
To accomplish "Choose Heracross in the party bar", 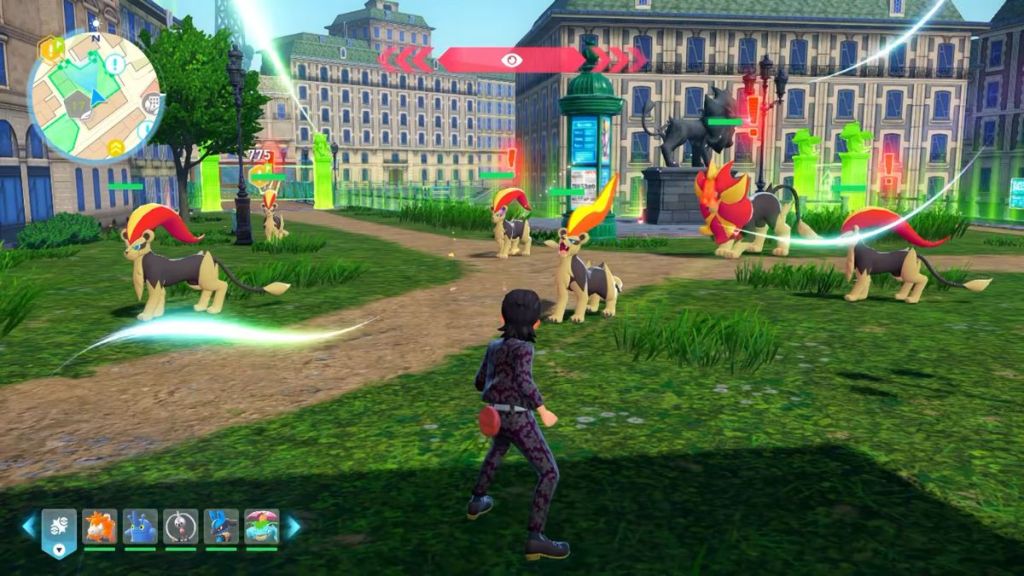I will point(140,526).
